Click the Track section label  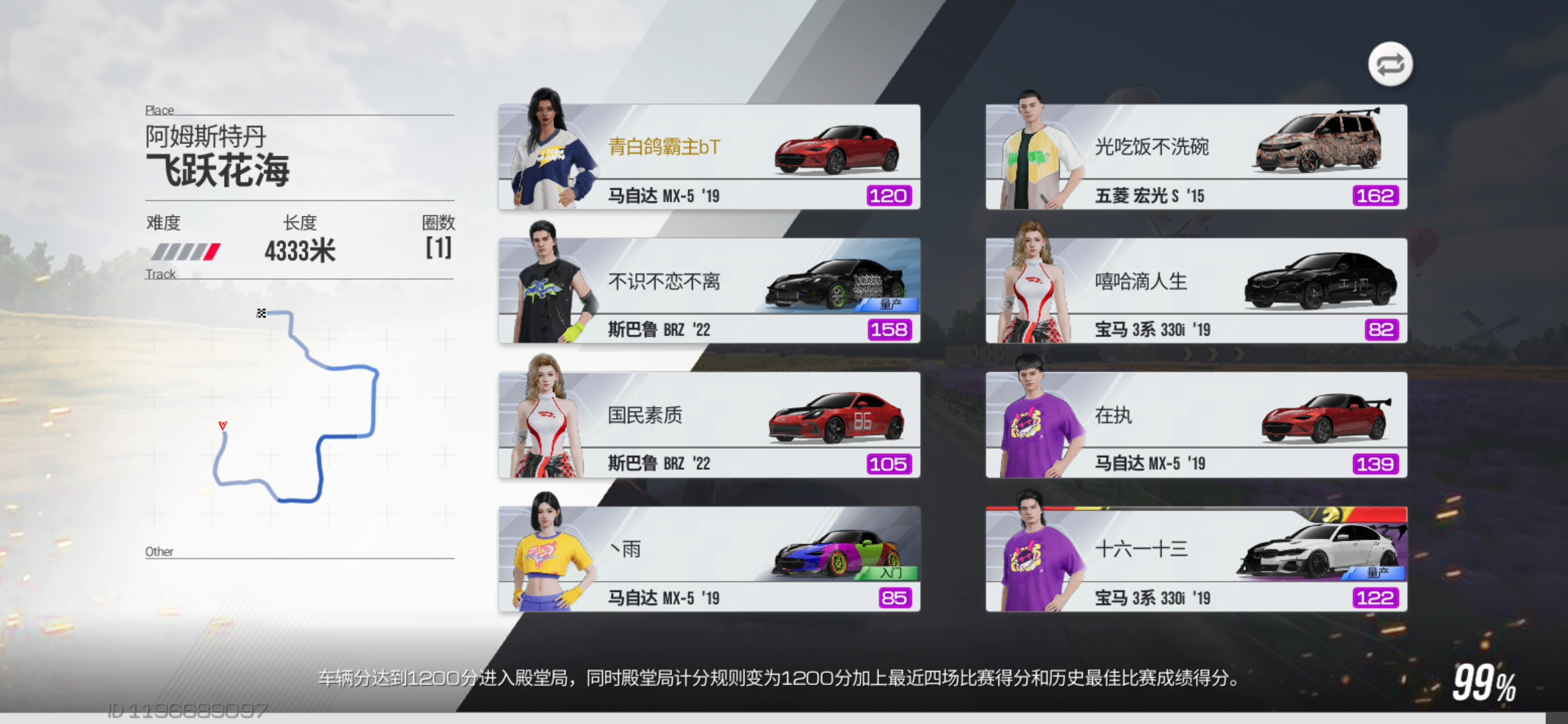coord(160,274)
